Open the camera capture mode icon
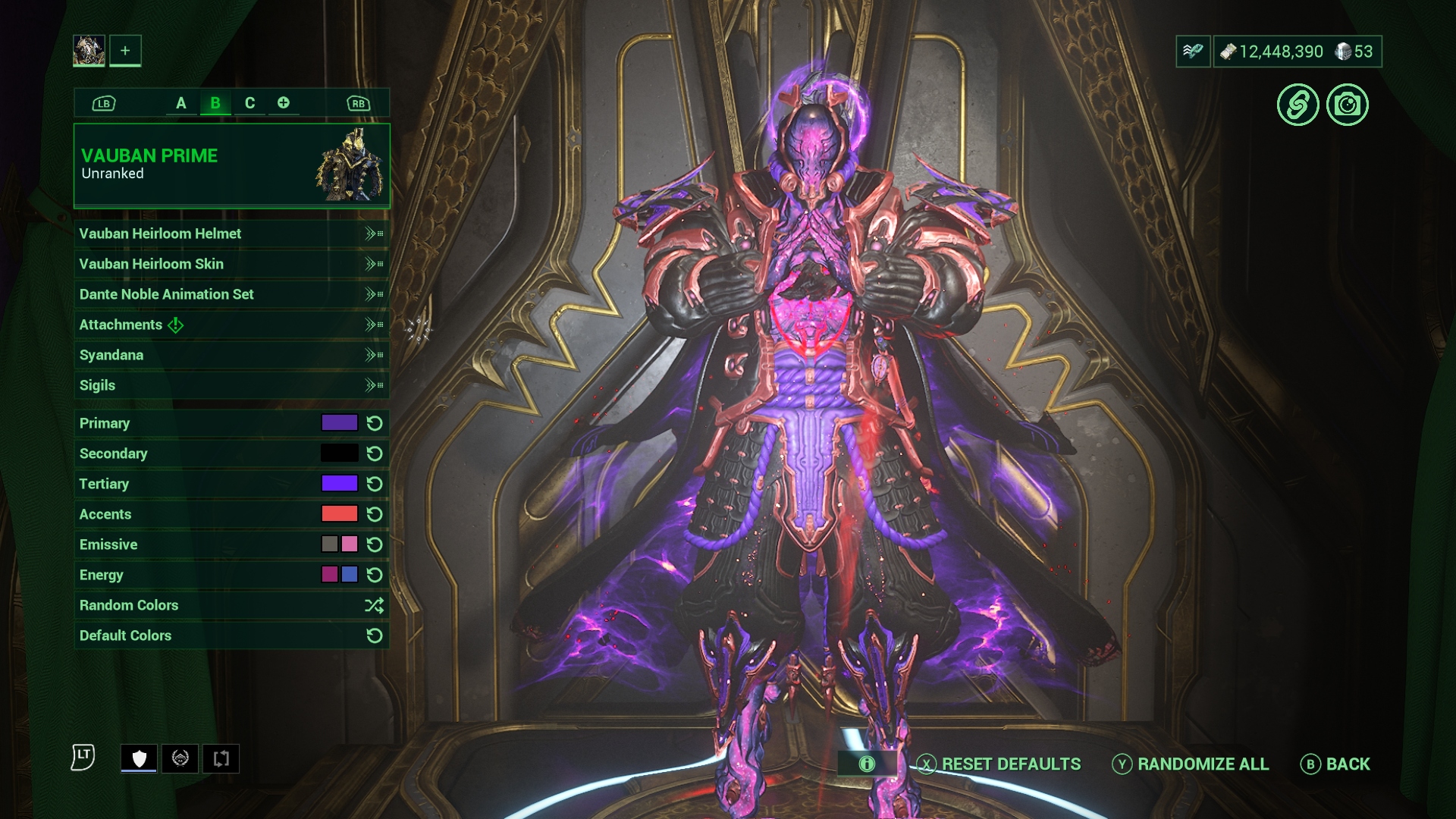 pos(1347,105)
